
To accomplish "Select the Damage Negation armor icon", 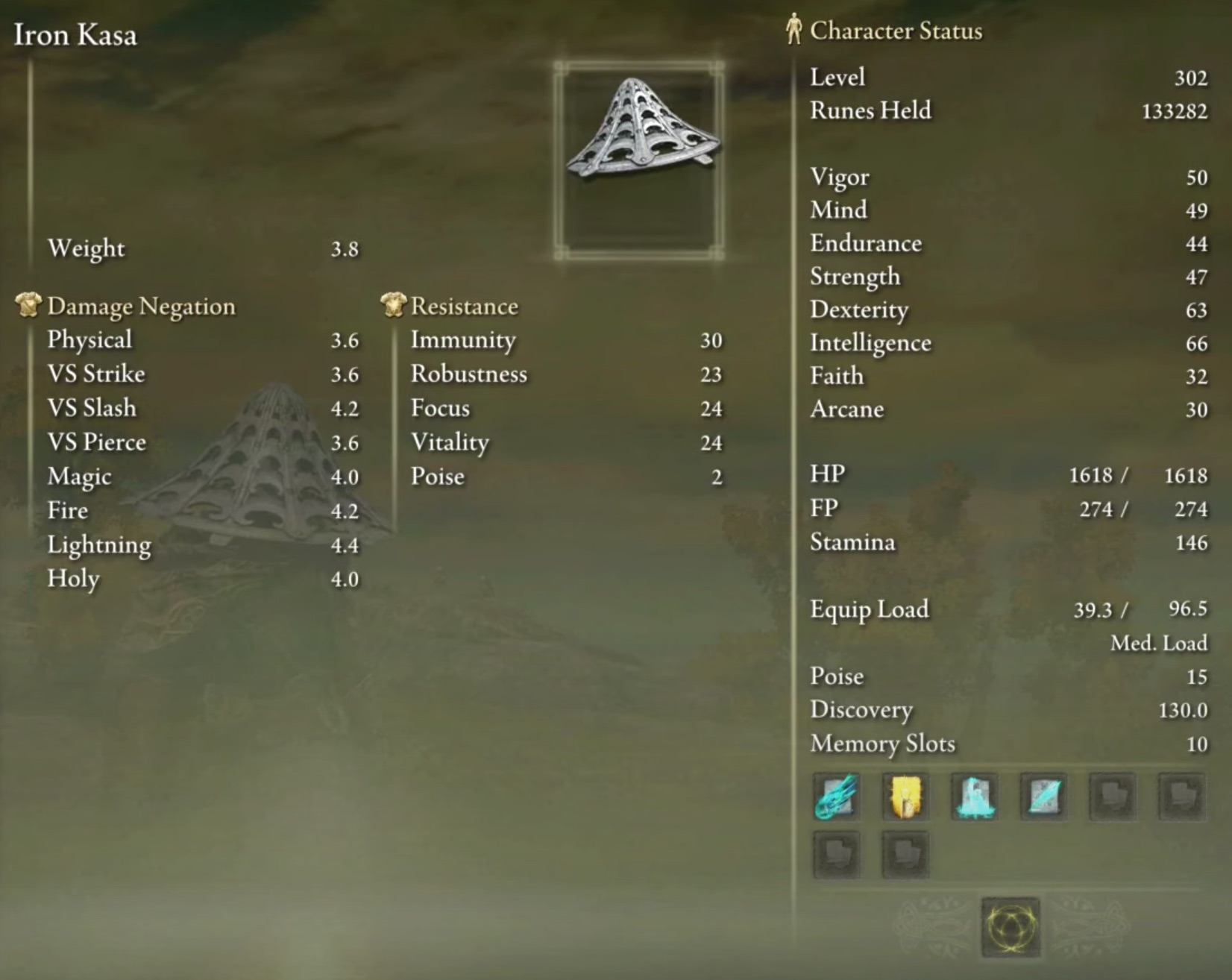I will click(27, 304).
